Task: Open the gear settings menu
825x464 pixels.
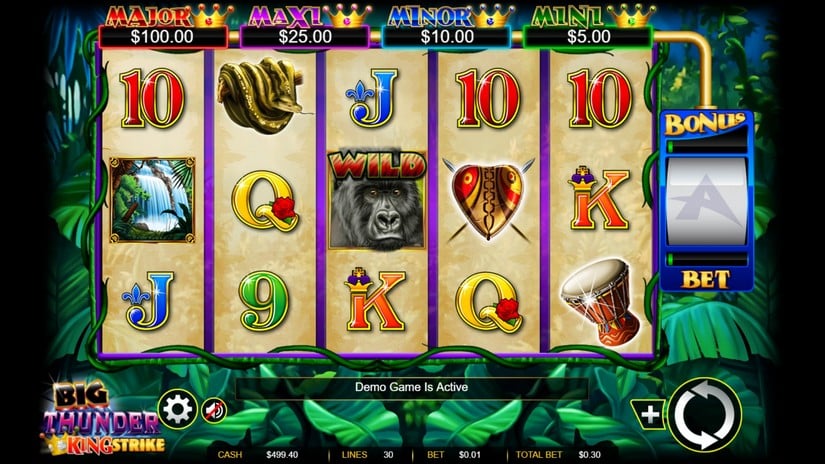Action: pos(177,409)
